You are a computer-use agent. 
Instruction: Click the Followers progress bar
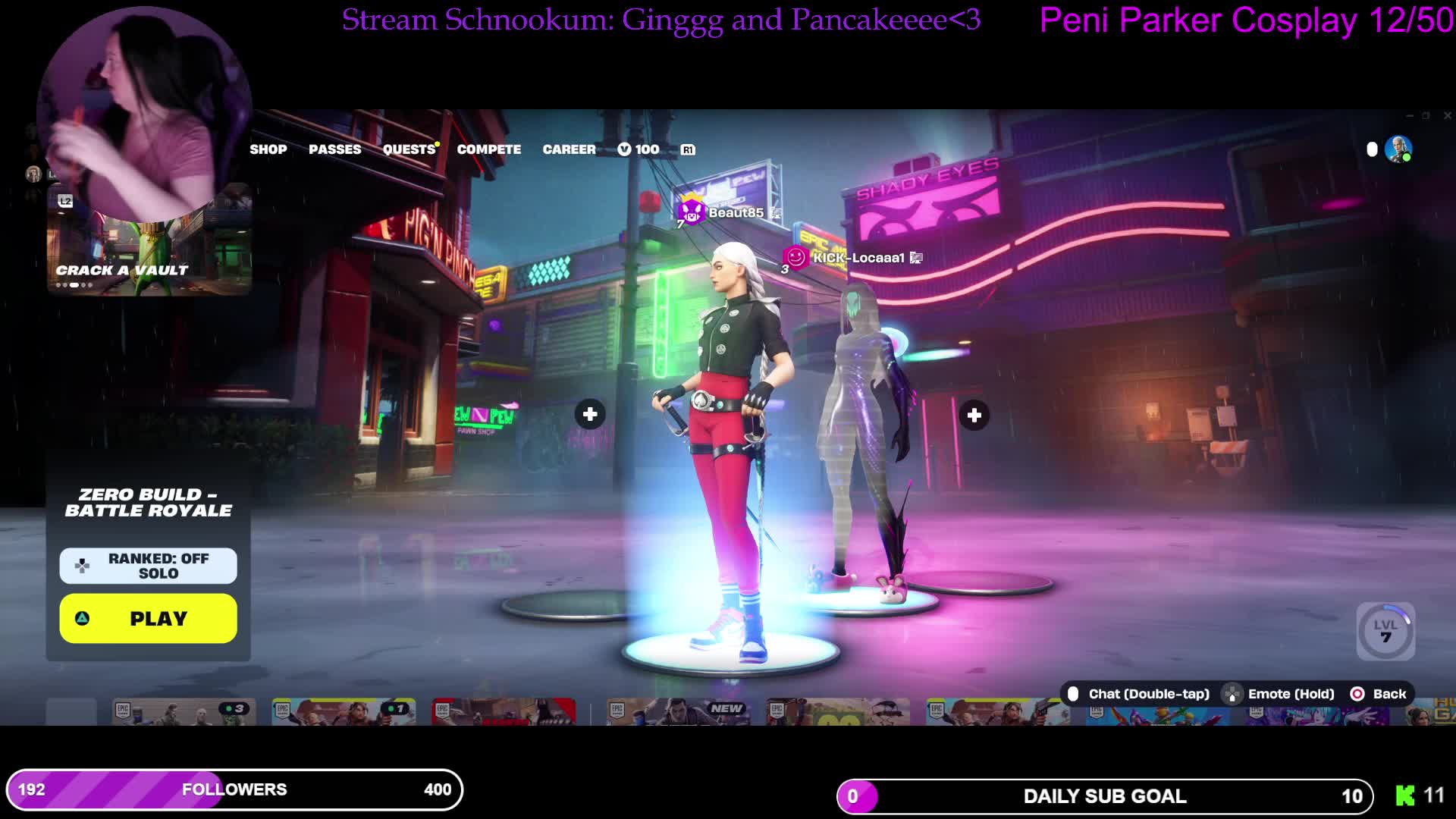235,789
